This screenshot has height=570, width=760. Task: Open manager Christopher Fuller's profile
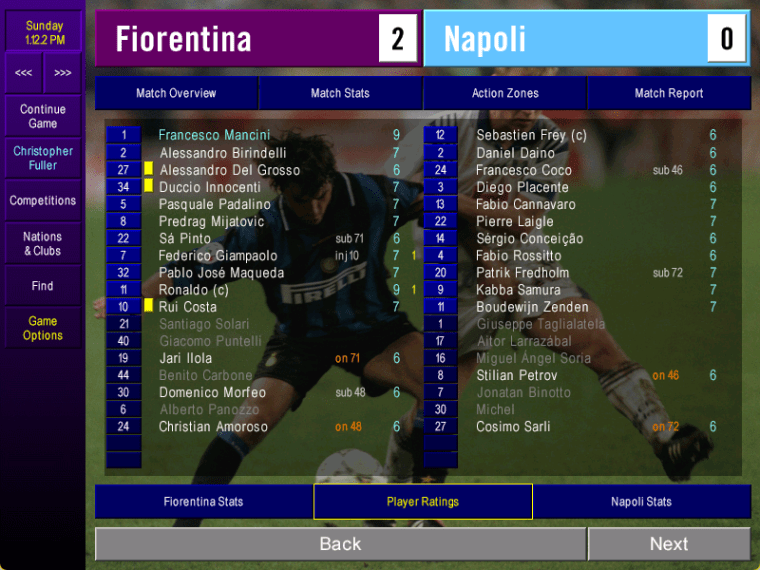[42, 158]
